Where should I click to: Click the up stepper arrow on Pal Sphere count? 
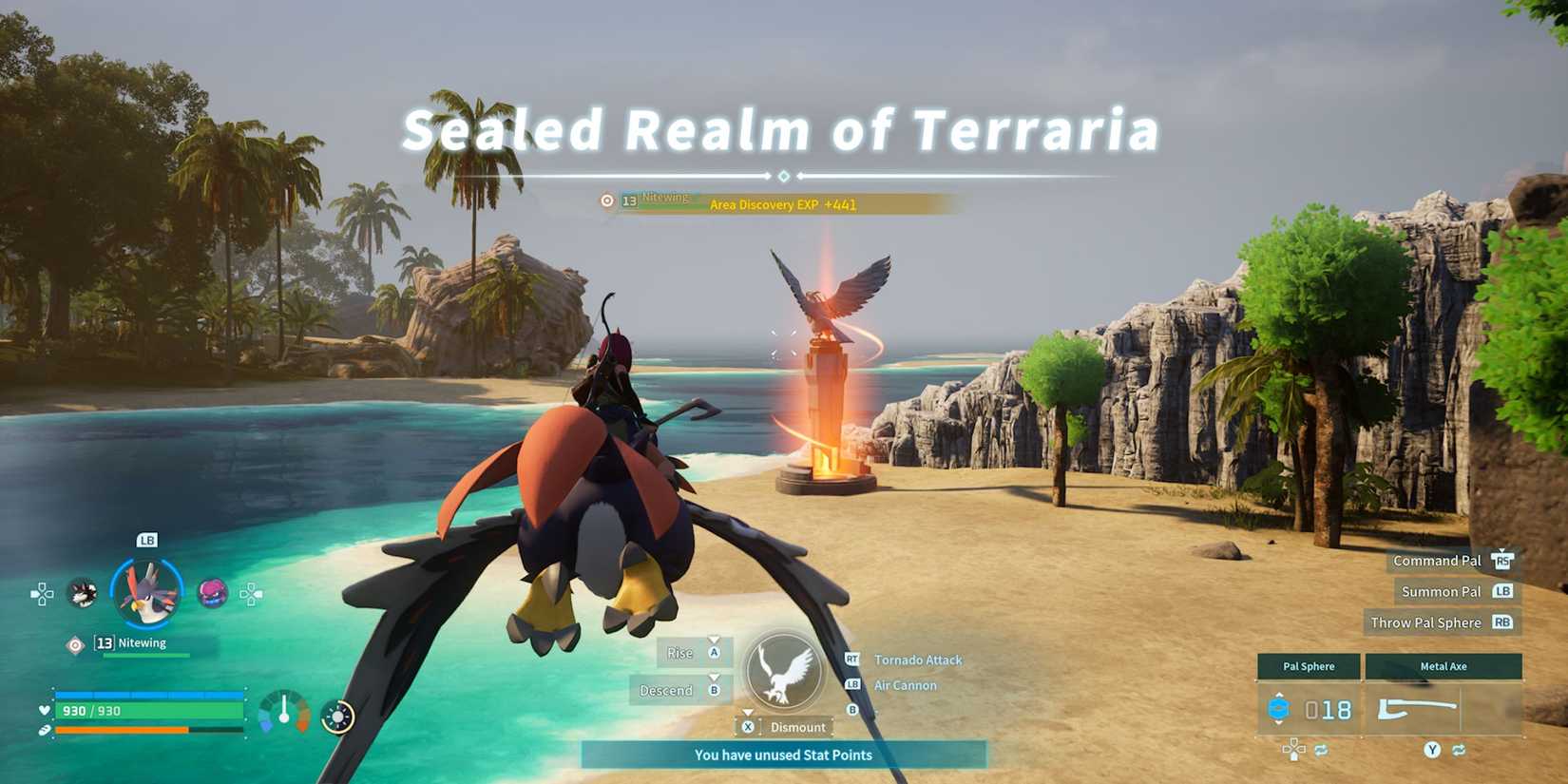(x=1279, y=694)
